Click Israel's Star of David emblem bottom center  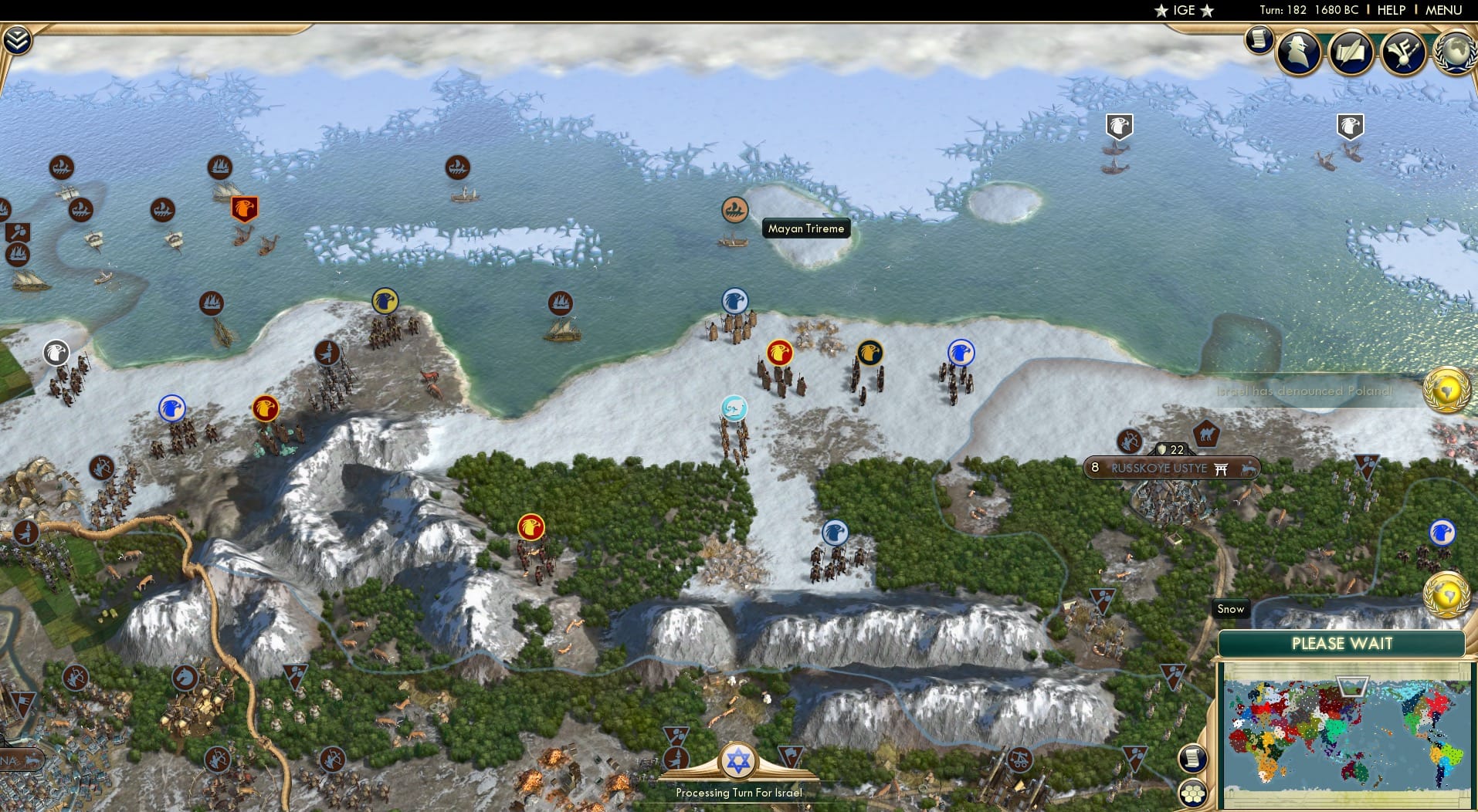point(739,762)
